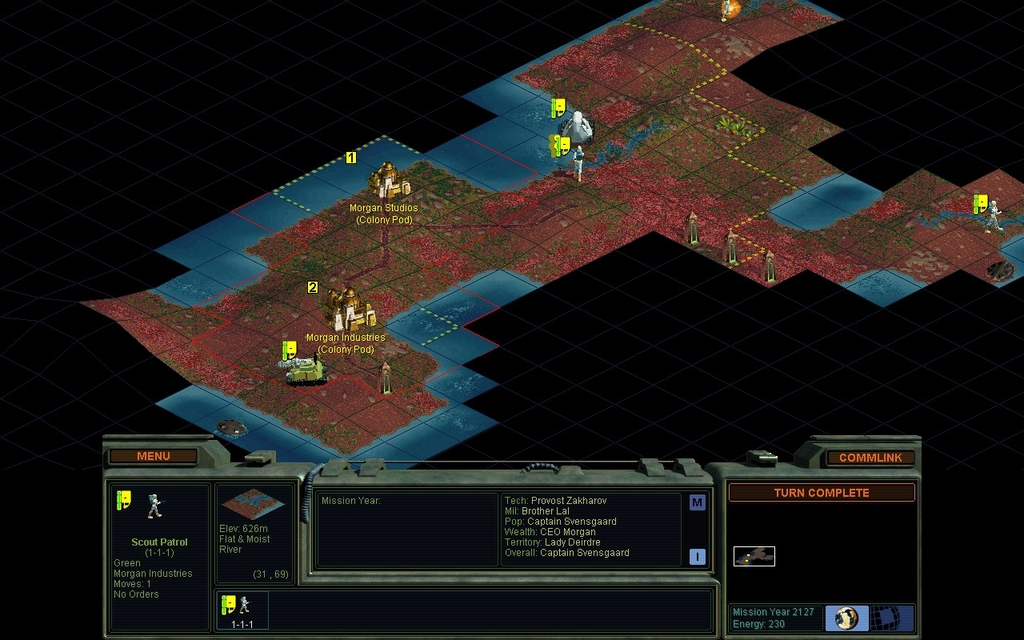Click the TURN COMPLETE button
The image size is (1024, 640).
(x=821, y=493)
